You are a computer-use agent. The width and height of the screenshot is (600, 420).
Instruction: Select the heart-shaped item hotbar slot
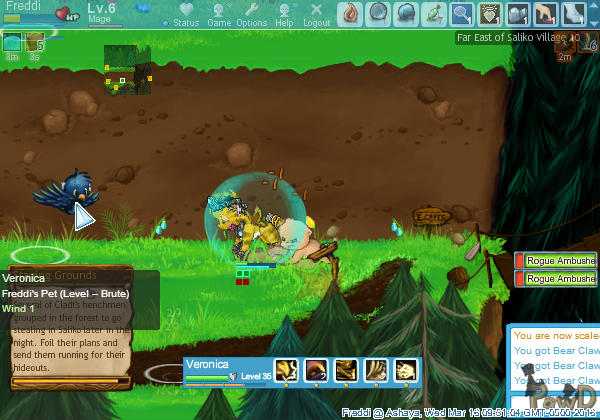tap(490, 13)
